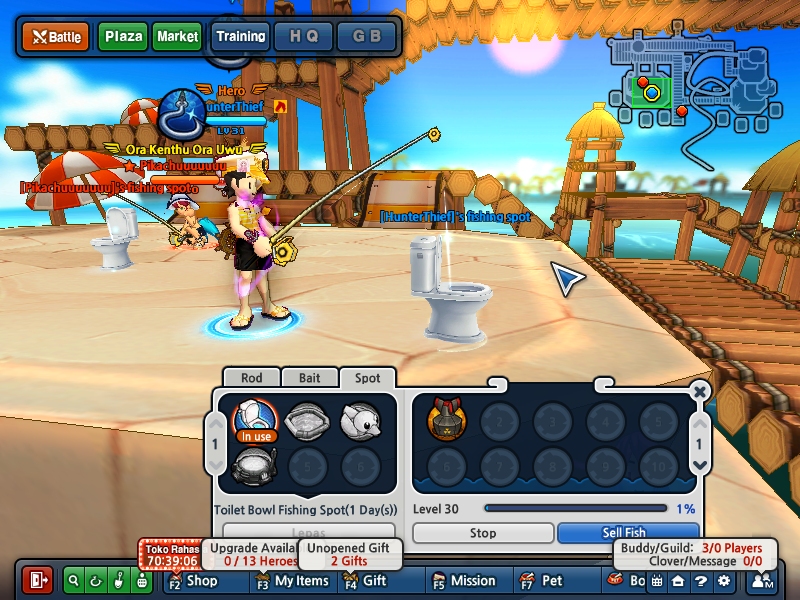Viewport: 800px width, 600px height.
Task: Select the in-use toilet bowl fishing spot
Action: point(255,420)
